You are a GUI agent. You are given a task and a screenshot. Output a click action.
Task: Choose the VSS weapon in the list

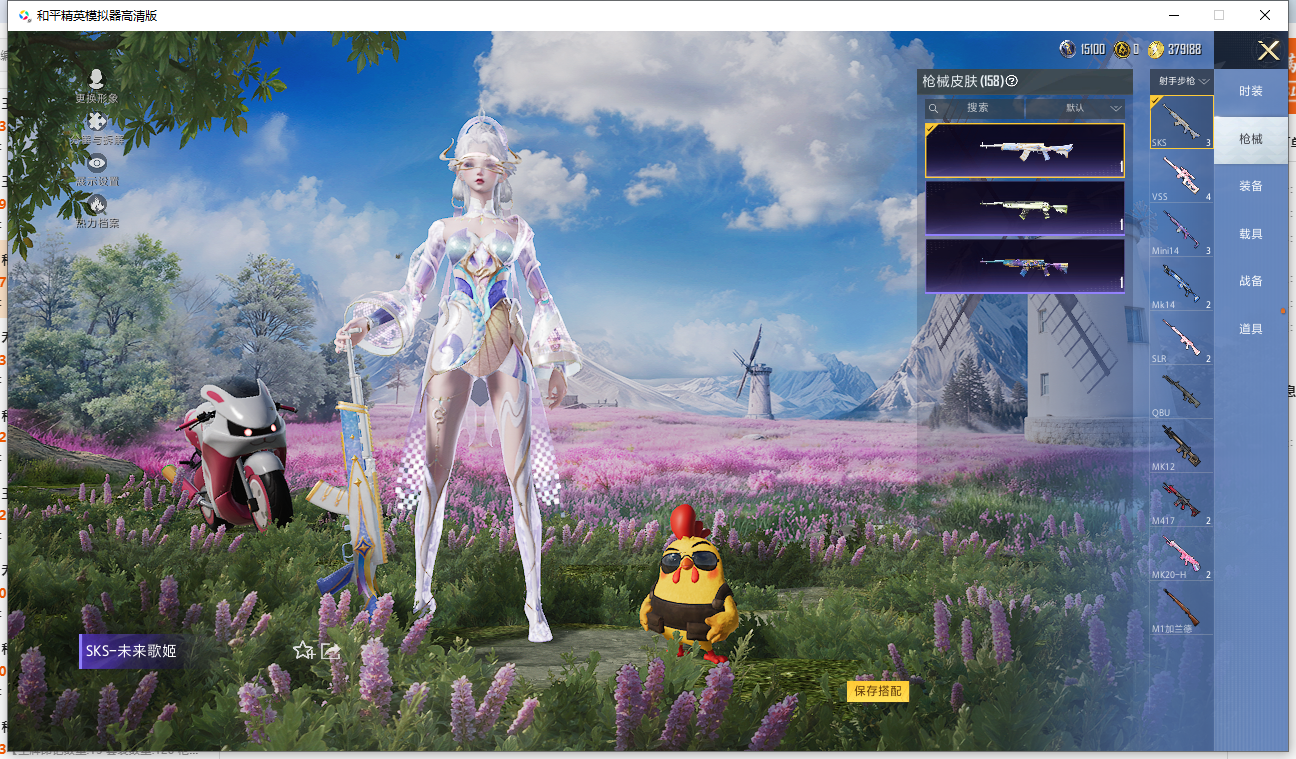(1181, 176)
